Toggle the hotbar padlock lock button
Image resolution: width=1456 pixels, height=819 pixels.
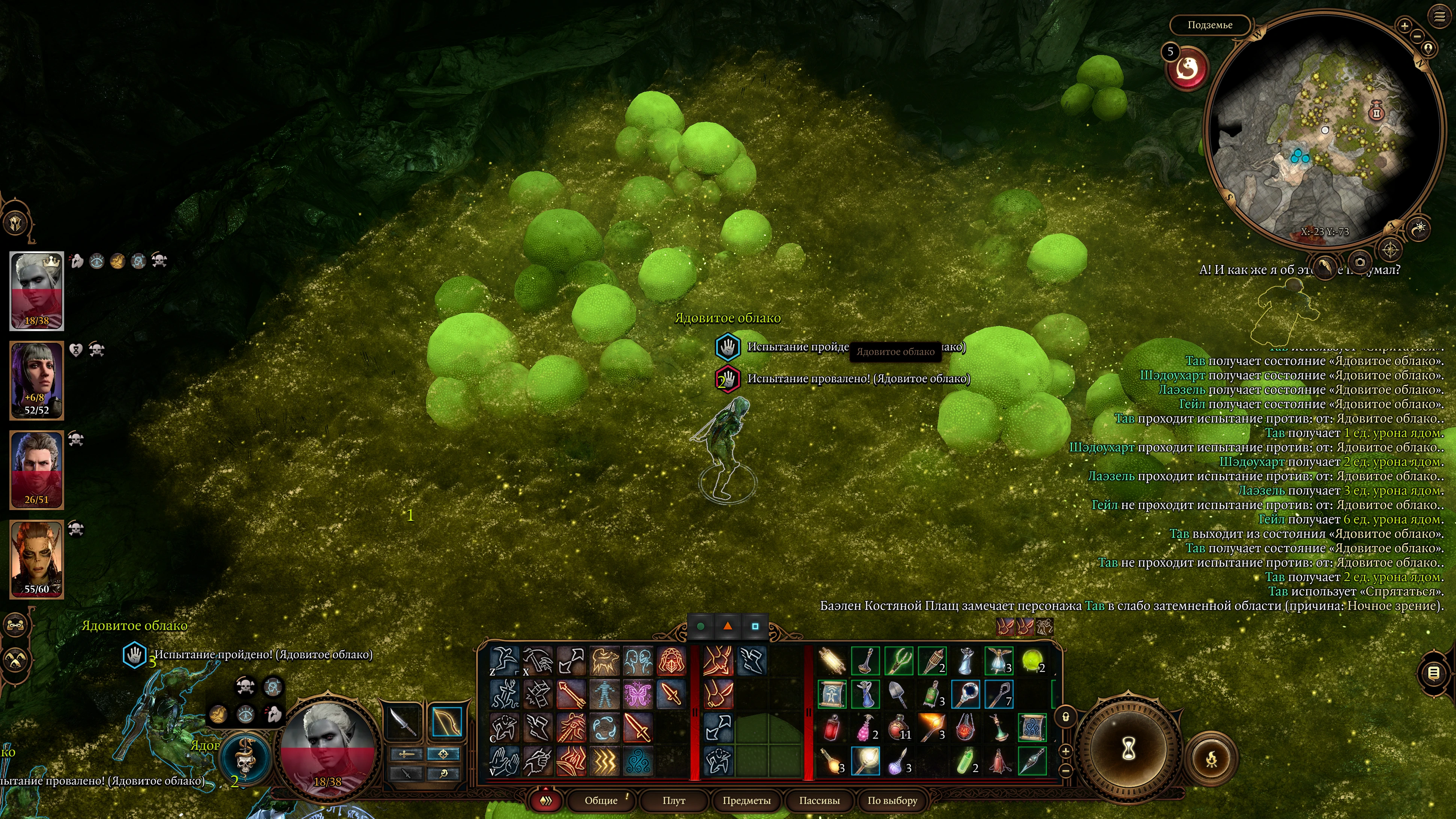tap(1066, 717)
